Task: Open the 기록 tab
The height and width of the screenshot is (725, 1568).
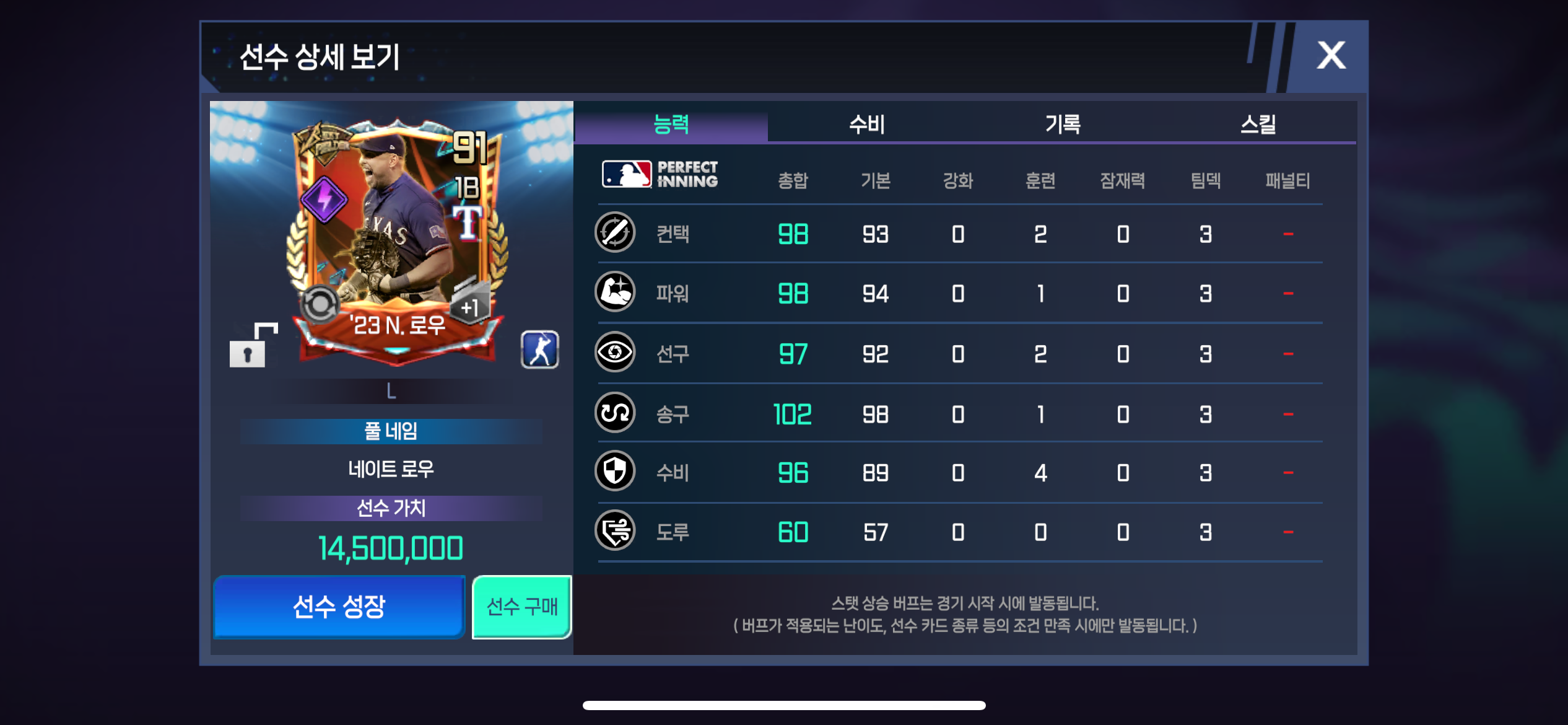Action: (x=1063, y=125)
